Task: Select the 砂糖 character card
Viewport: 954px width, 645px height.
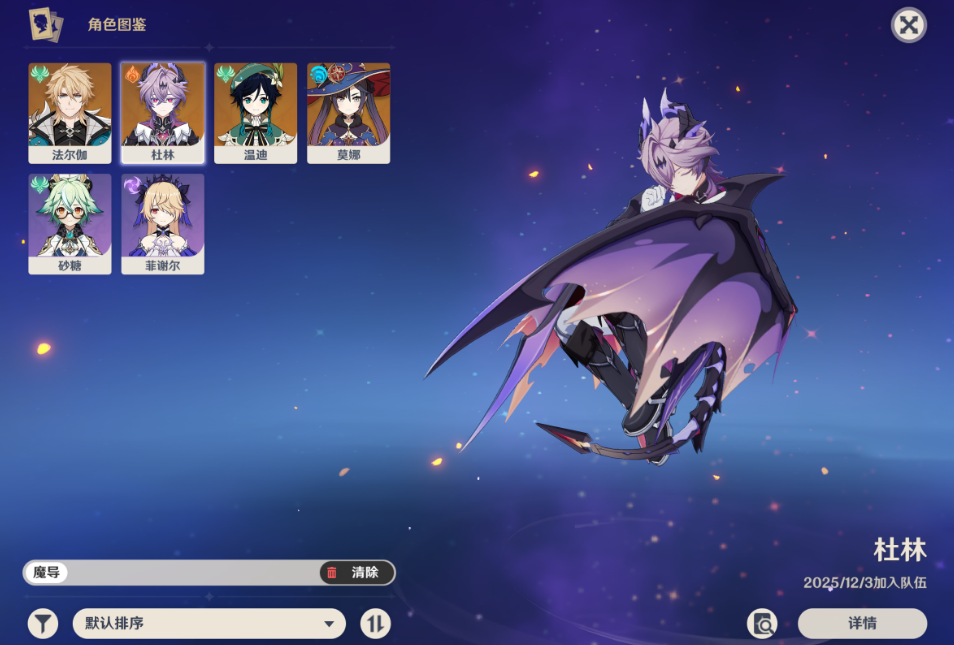Action: pyautogui.click(x=70, y=224)
